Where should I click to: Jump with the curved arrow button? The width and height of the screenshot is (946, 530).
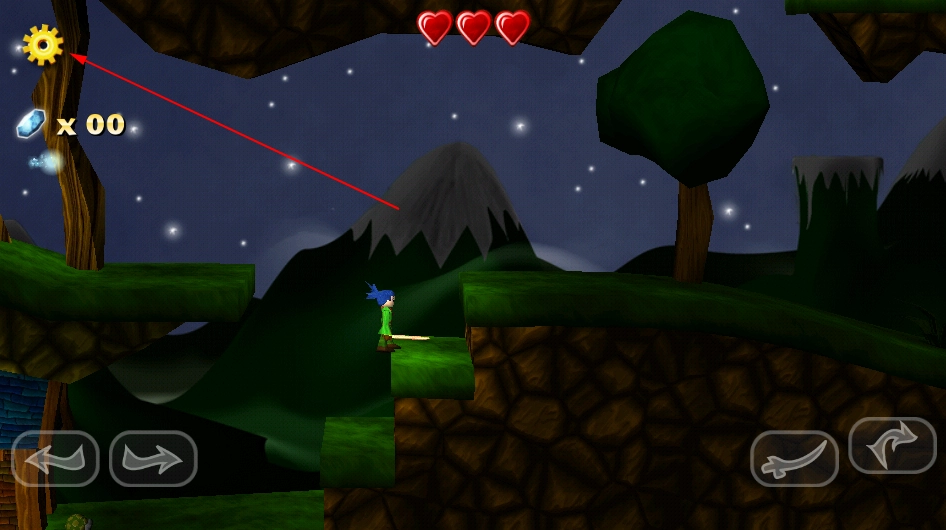[x=892, y=446]
